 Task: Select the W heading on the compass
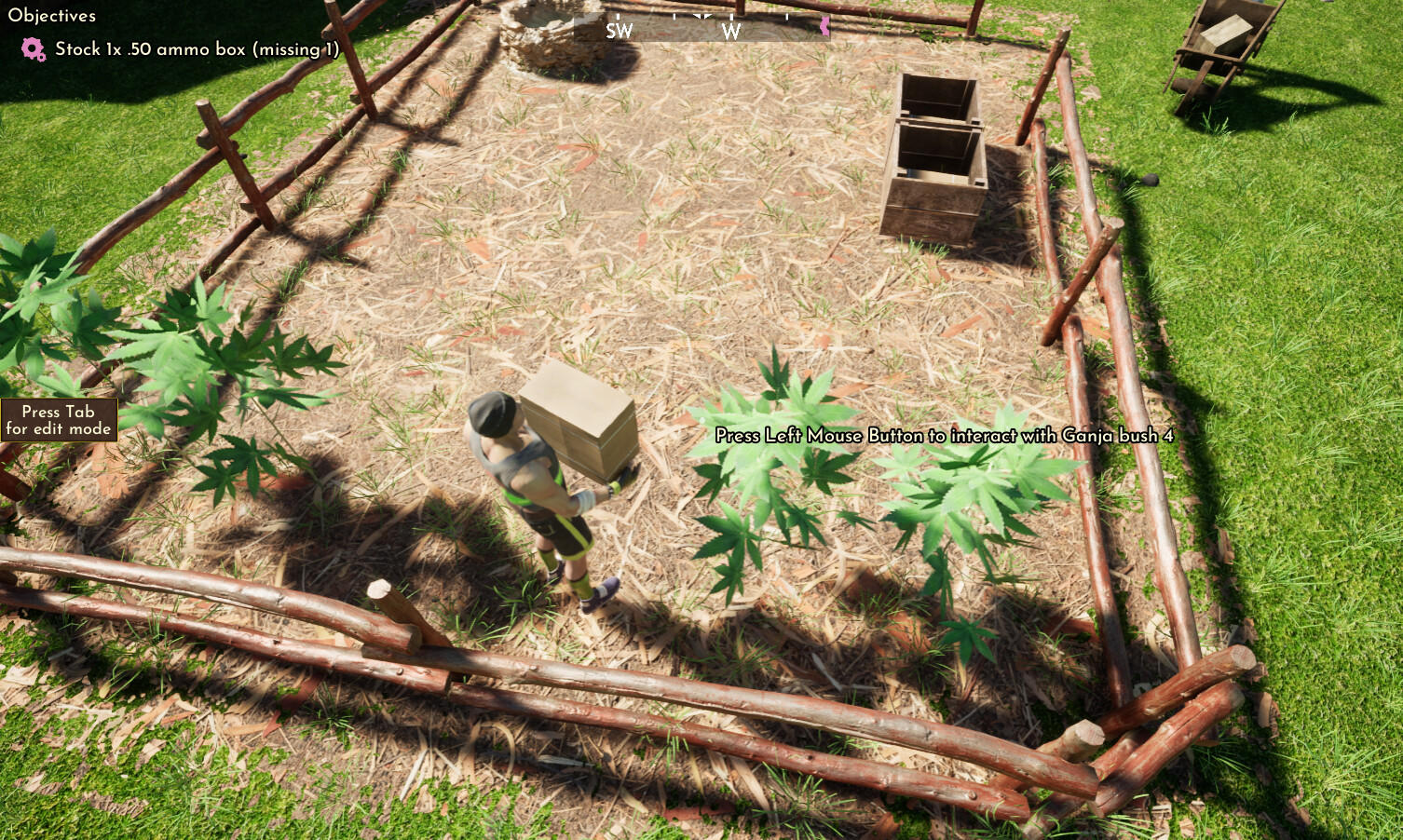point(731,31)
